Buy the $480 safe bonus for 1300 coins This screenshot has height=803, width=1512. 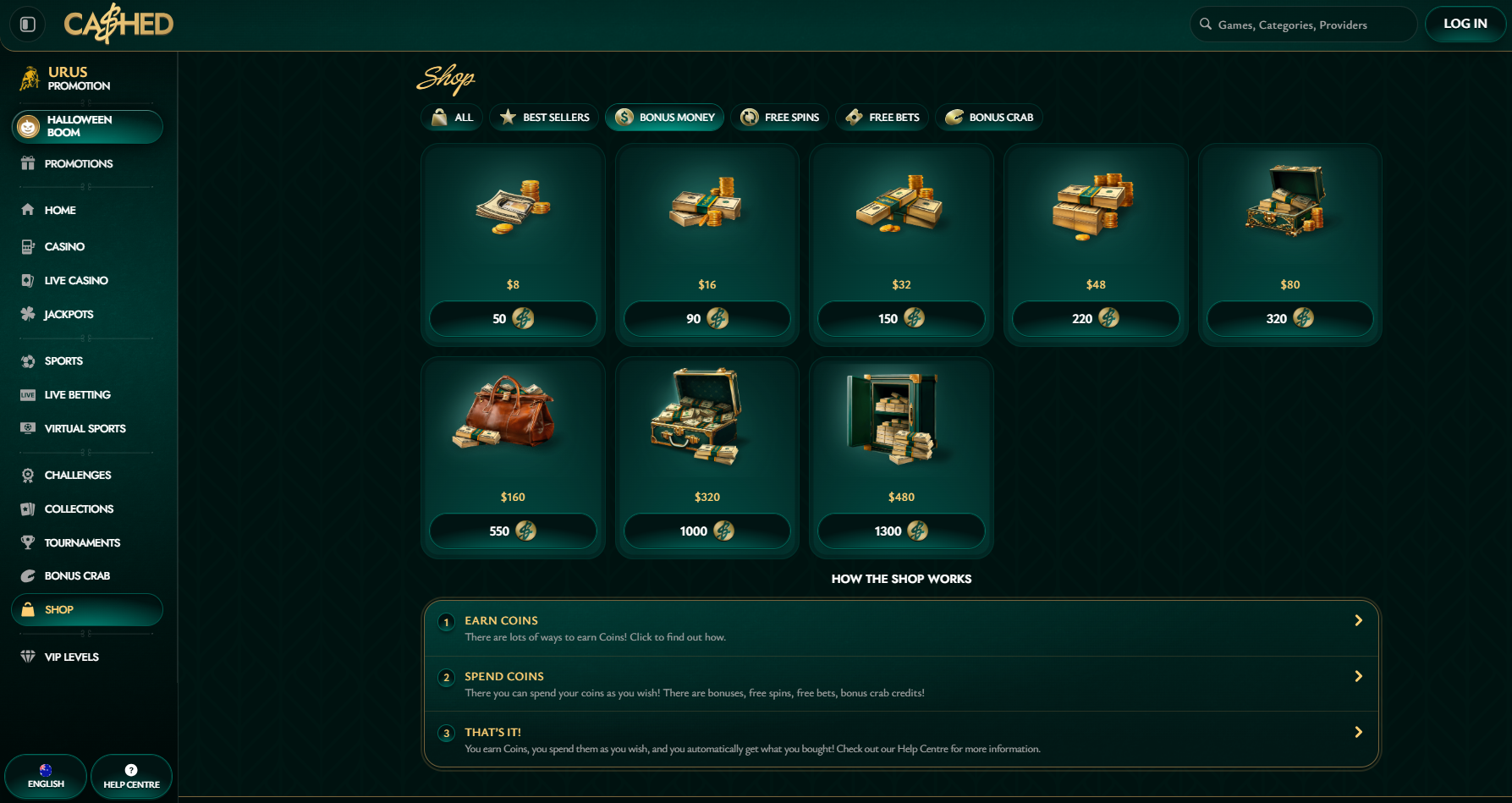coord(901,531)
